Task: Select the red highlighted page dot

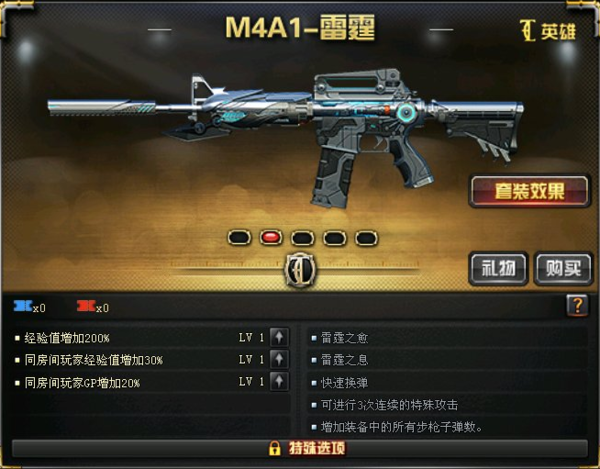Action: [270, 238]
